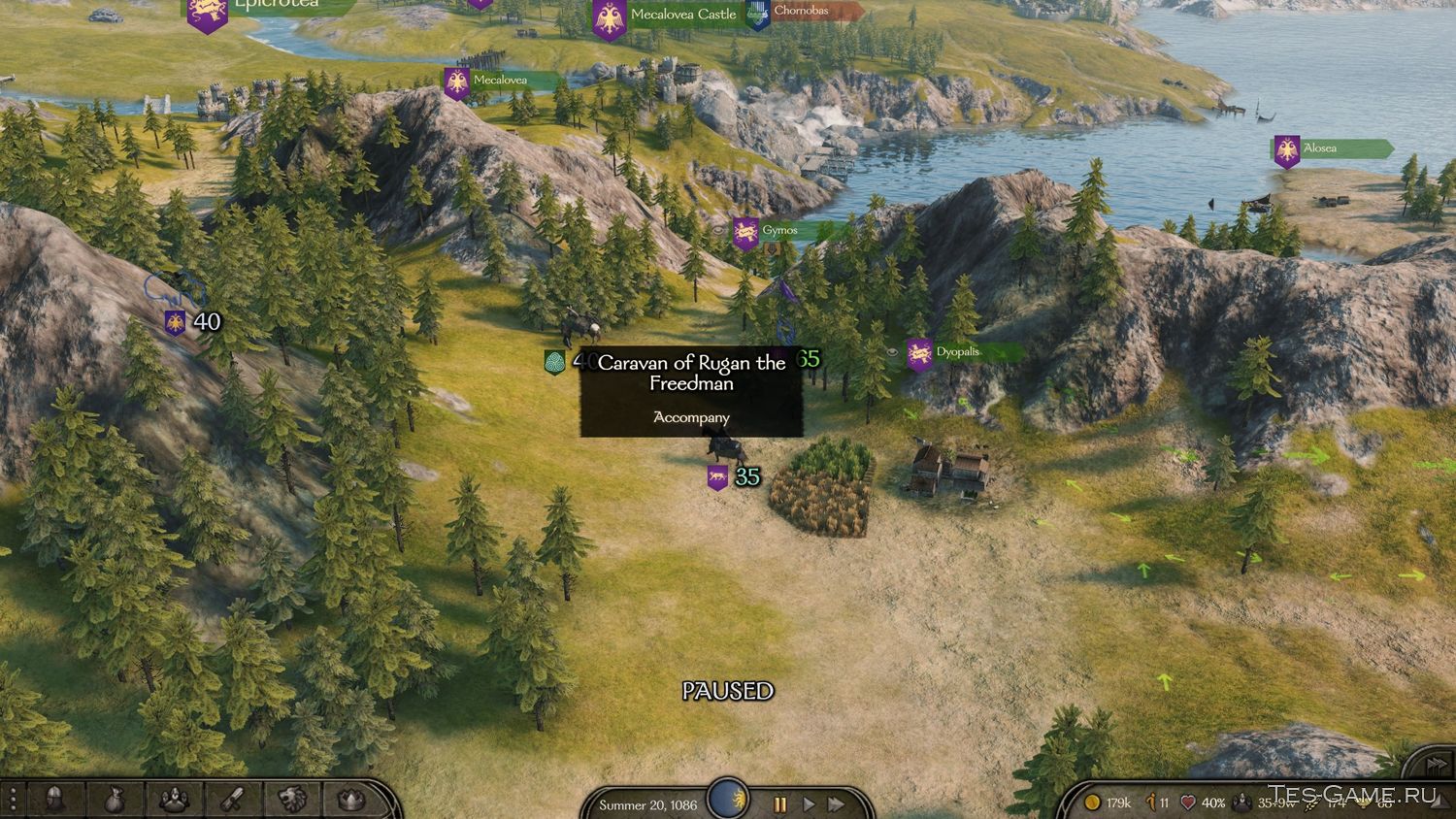Select the Chornobas nameplate
Viewport: 1456px width, 819px height.
click(801, 11)
